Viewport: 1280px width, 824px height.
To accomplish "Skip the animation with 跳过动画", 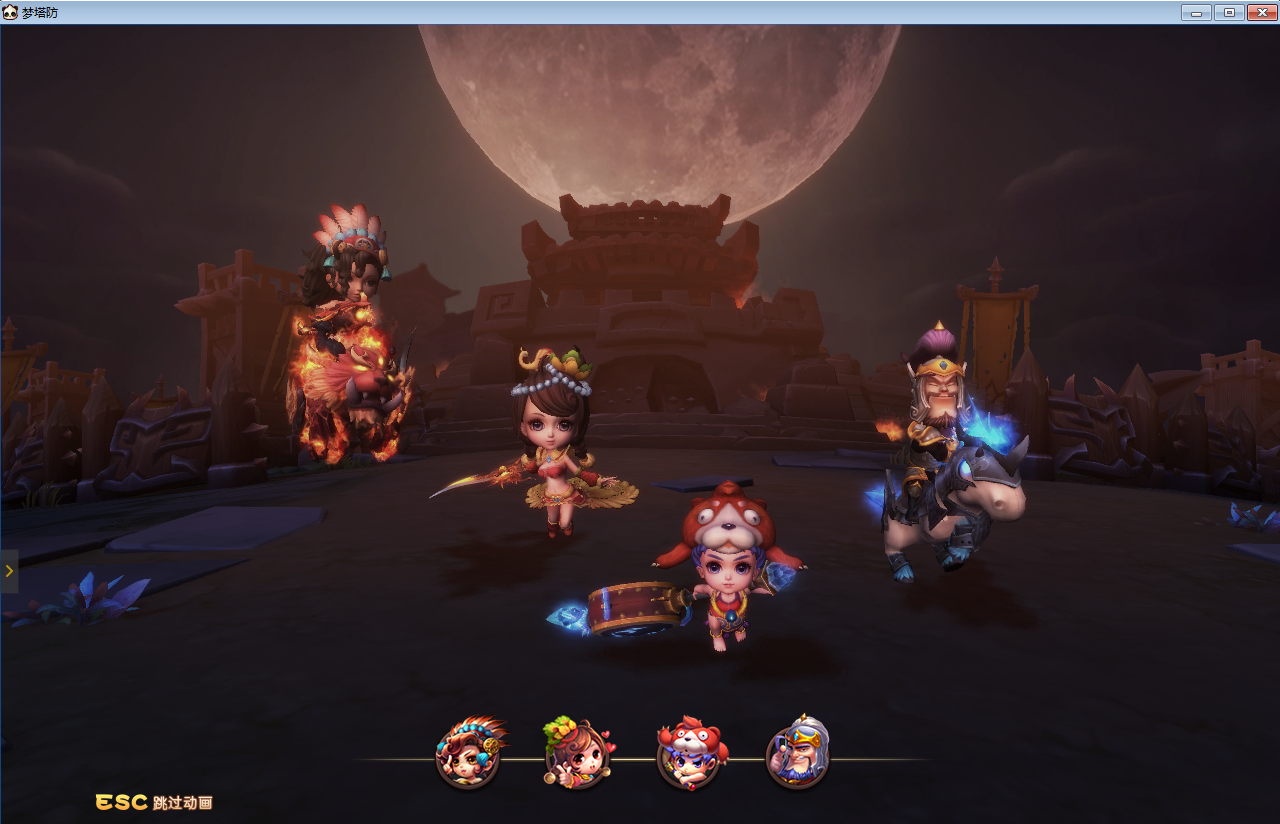I will pyautogui.click(x=154, y=802).
